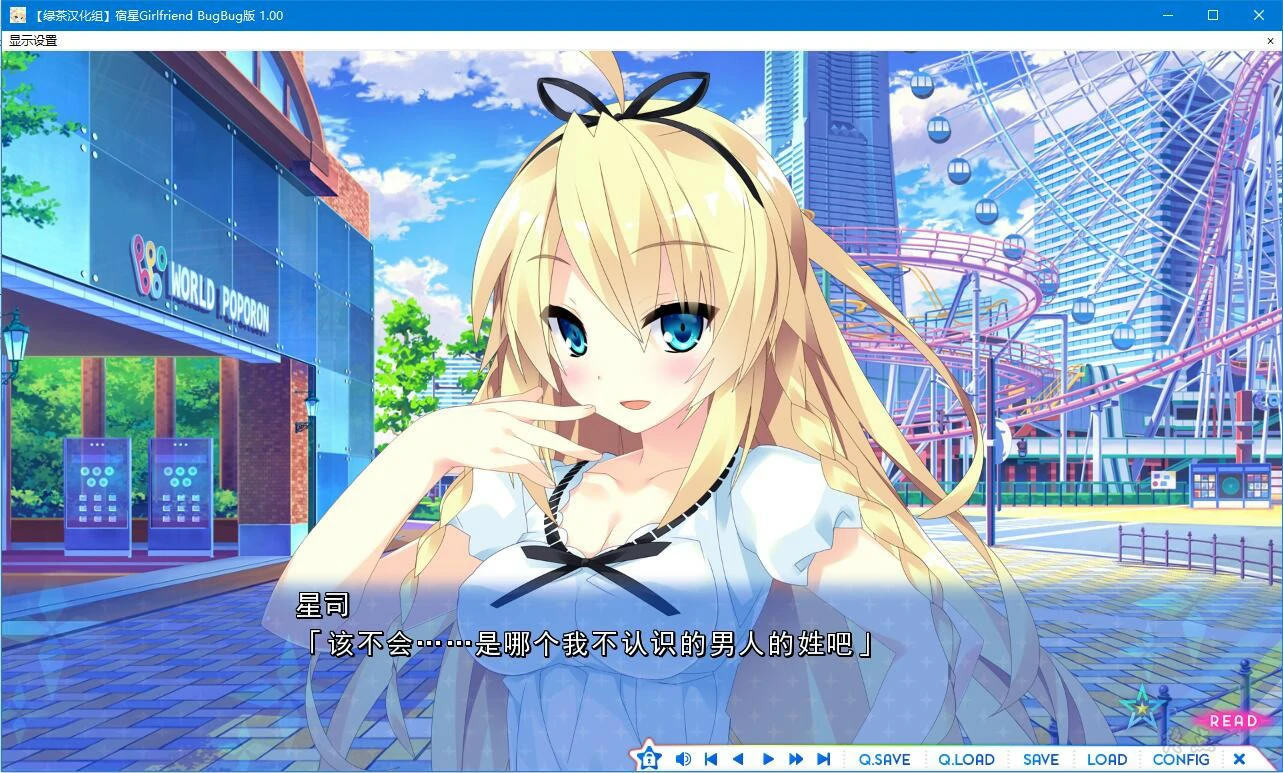Open the LOAD screen
The height and width of the screenshot is (773, 1283).
1107,758
